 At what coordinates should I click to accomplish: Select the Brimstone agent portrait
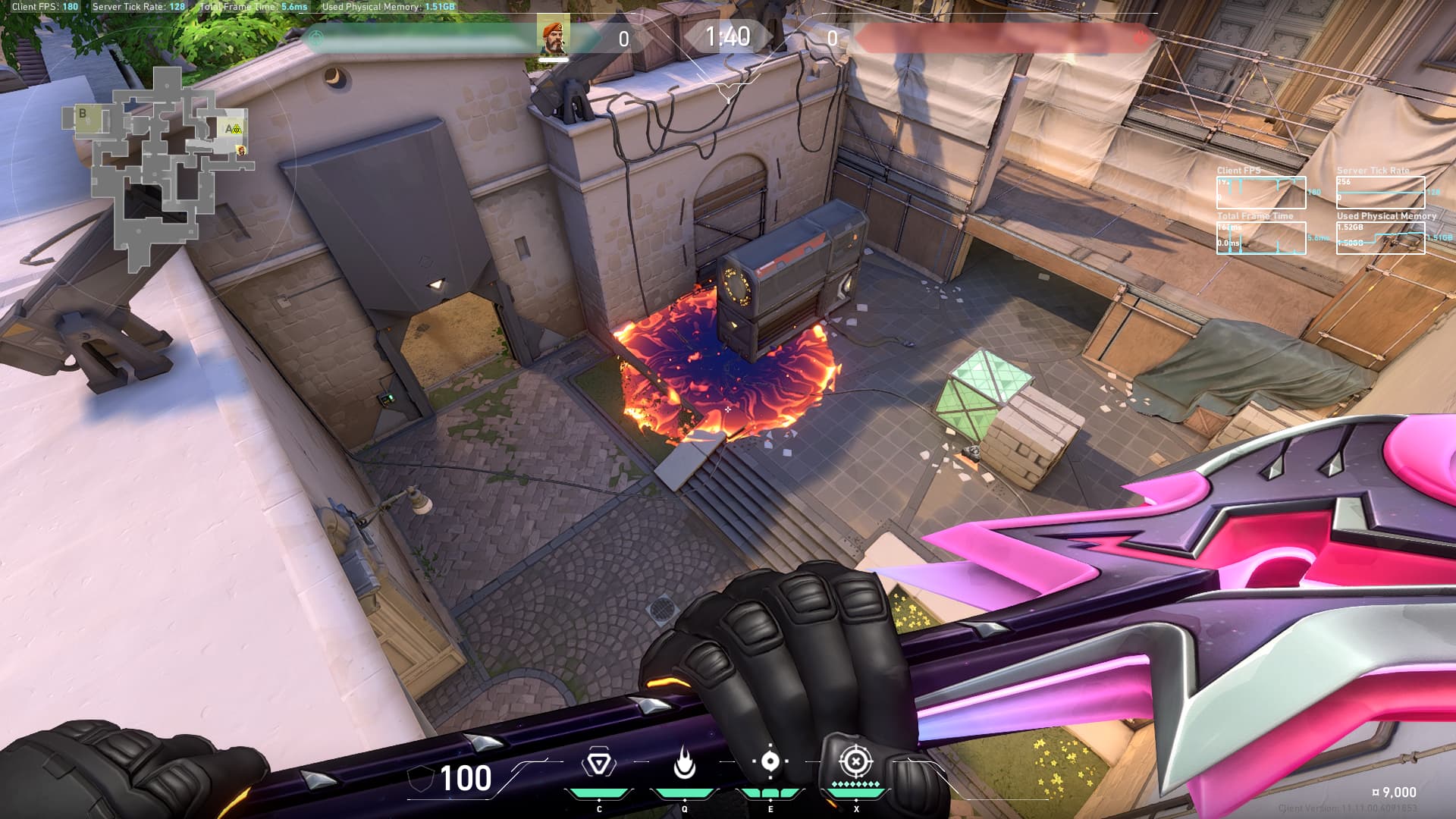point(554,36)
